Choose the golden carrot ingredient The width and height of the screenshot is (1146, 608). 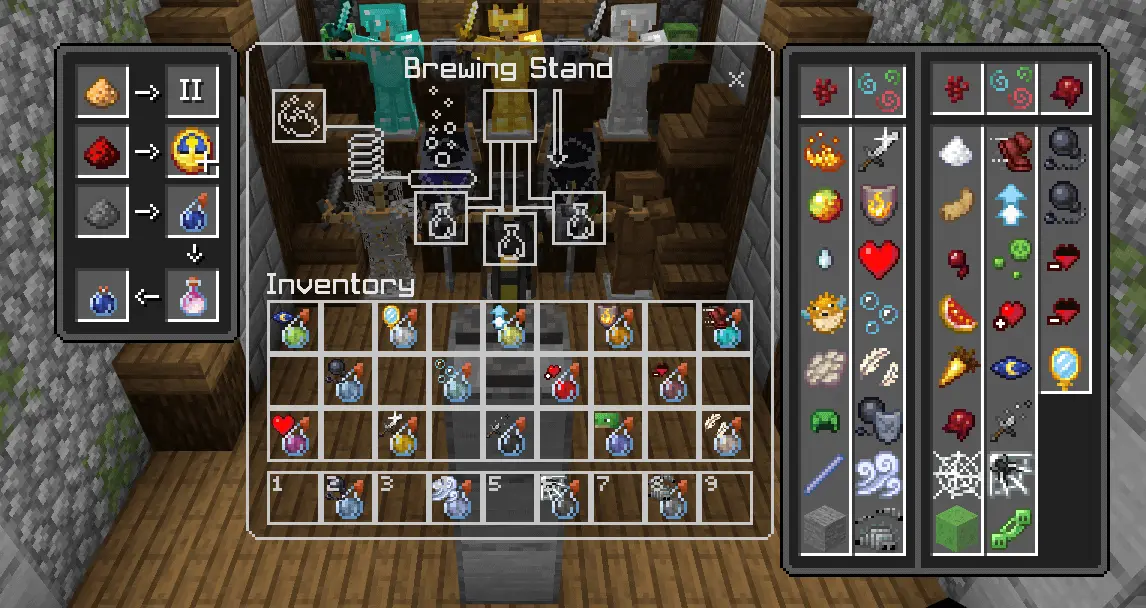(957, 368)
